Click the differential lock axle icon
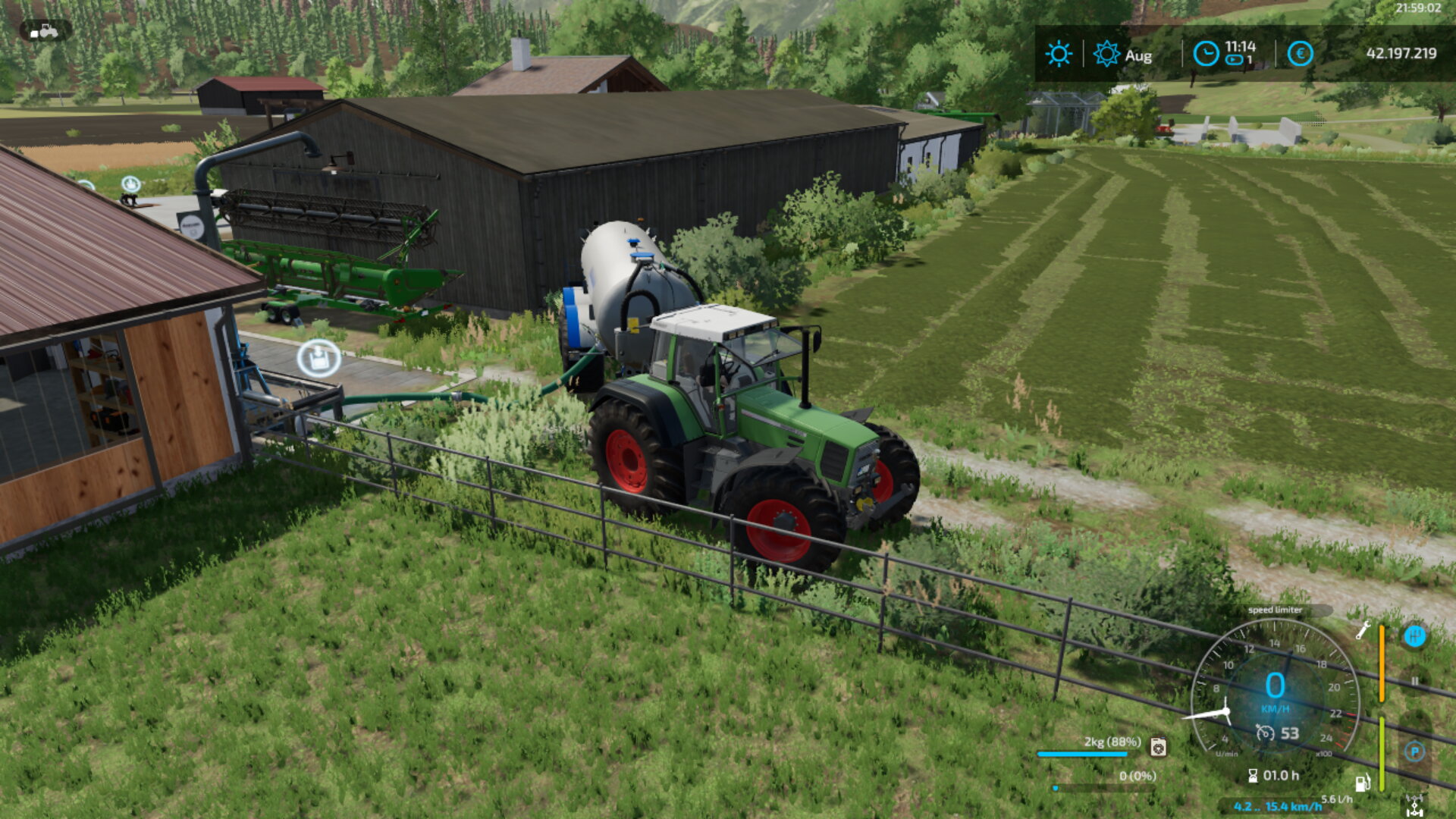 (x=1414, y=805)
